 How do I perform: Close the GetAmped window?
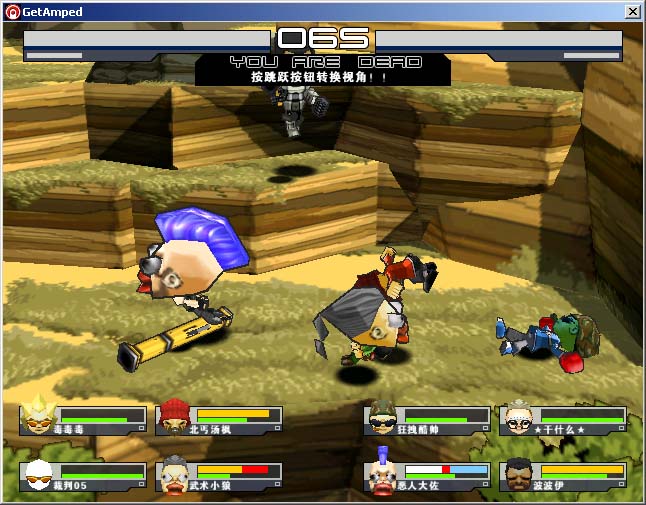[x=632, y=11]
